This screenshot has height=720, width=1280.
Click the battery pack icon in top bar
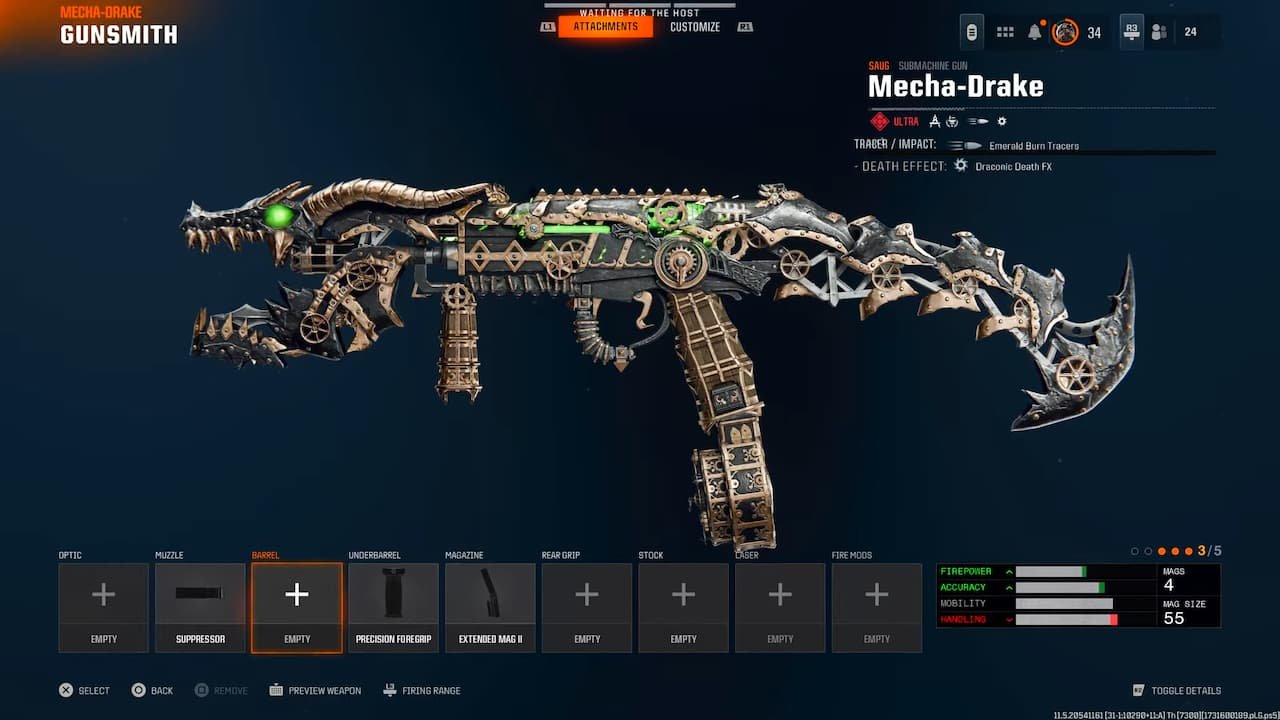pyautogui.click(x=970, y=31)
